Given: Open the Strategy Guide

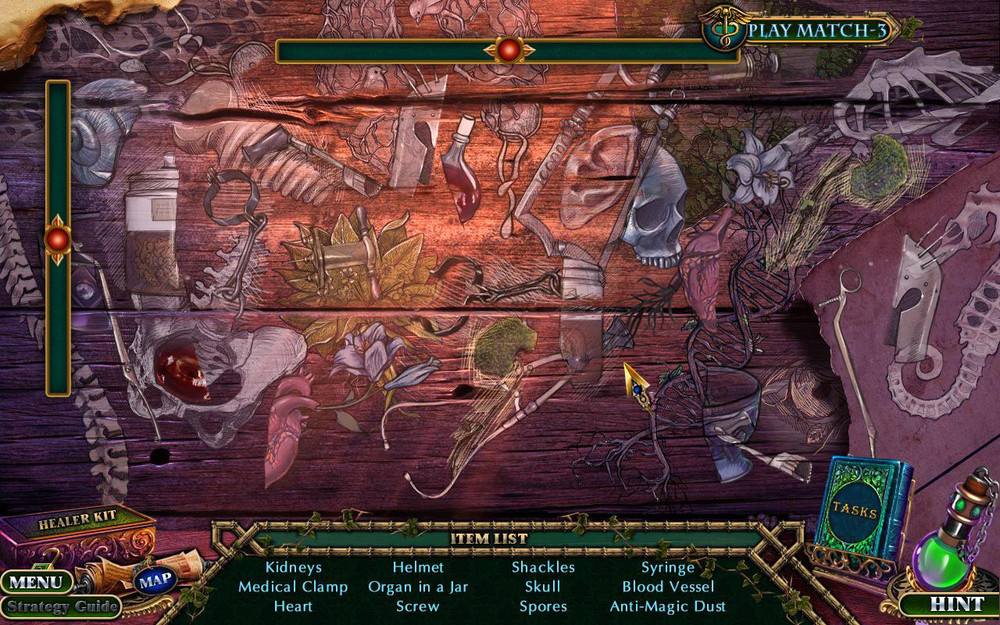Looking at the screenshot, I should point(59,606).
